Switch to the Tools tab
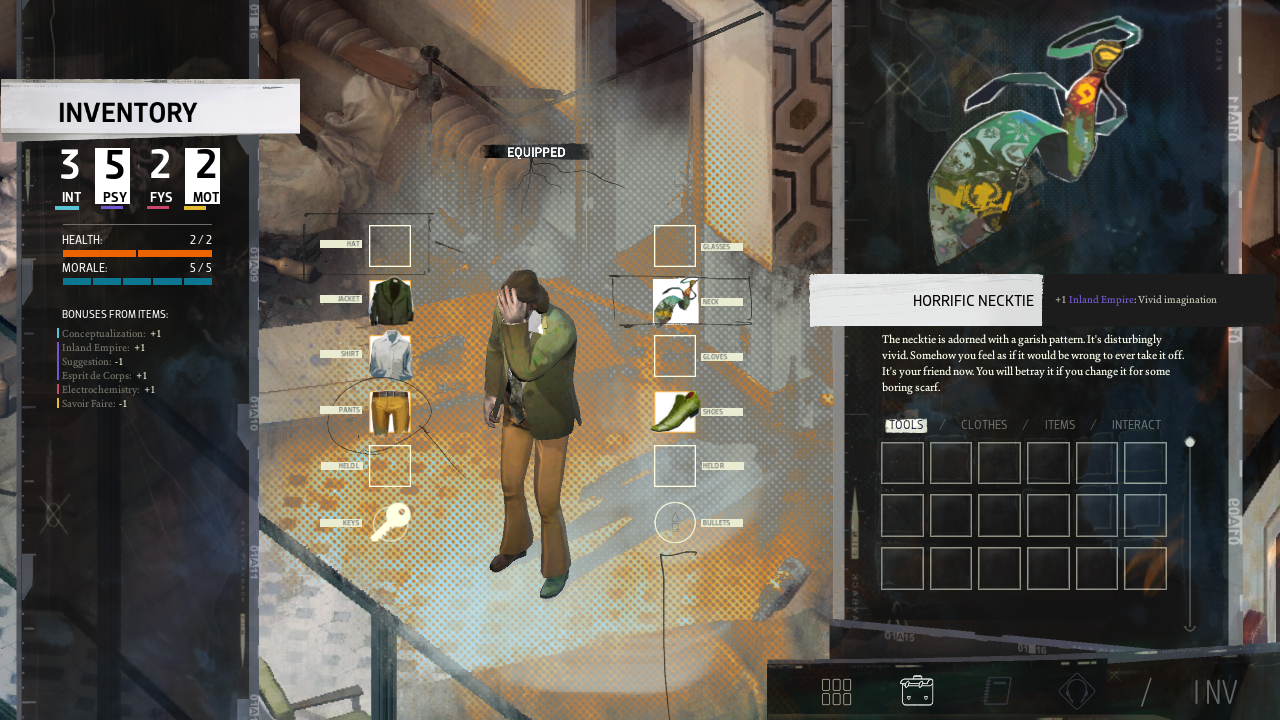Image resolution: width=1280 pixels, height=720 pixels. tap(906, 425)
